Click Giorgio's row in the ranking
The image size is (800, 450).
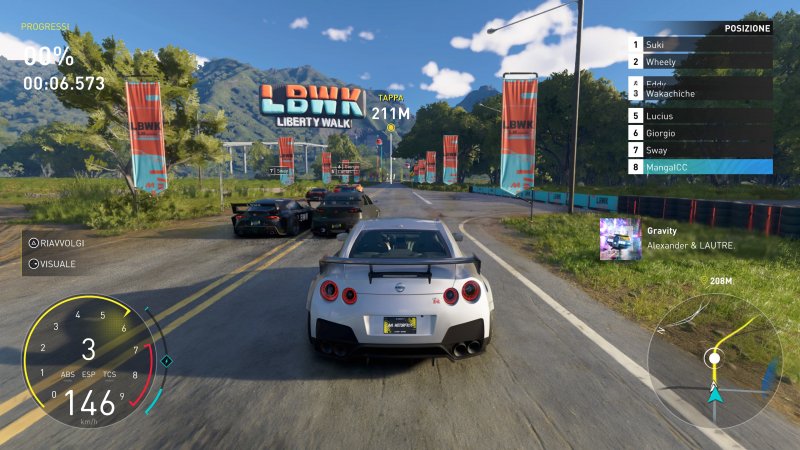700,132
